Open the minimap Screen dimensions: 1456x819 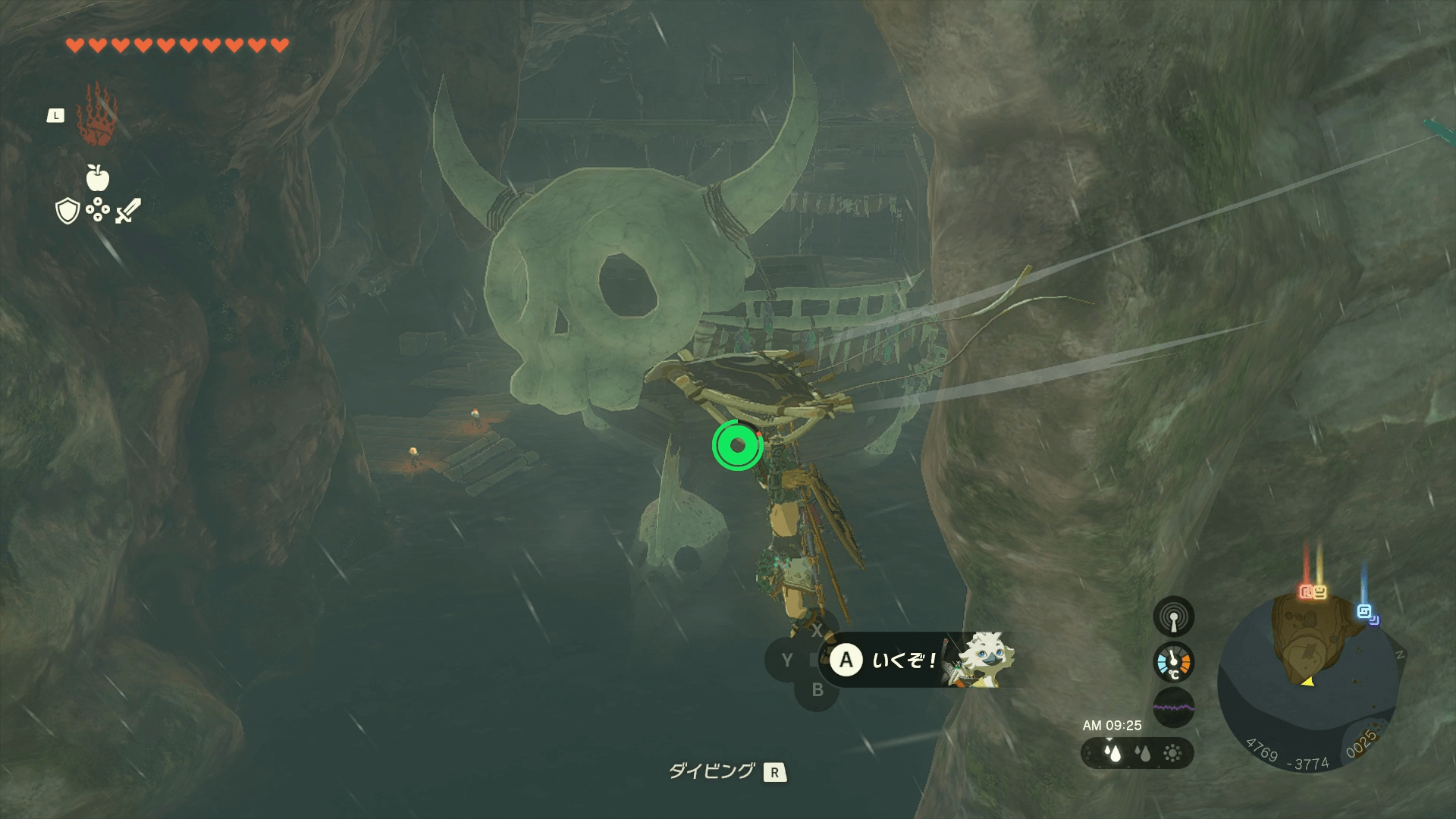1308,682
